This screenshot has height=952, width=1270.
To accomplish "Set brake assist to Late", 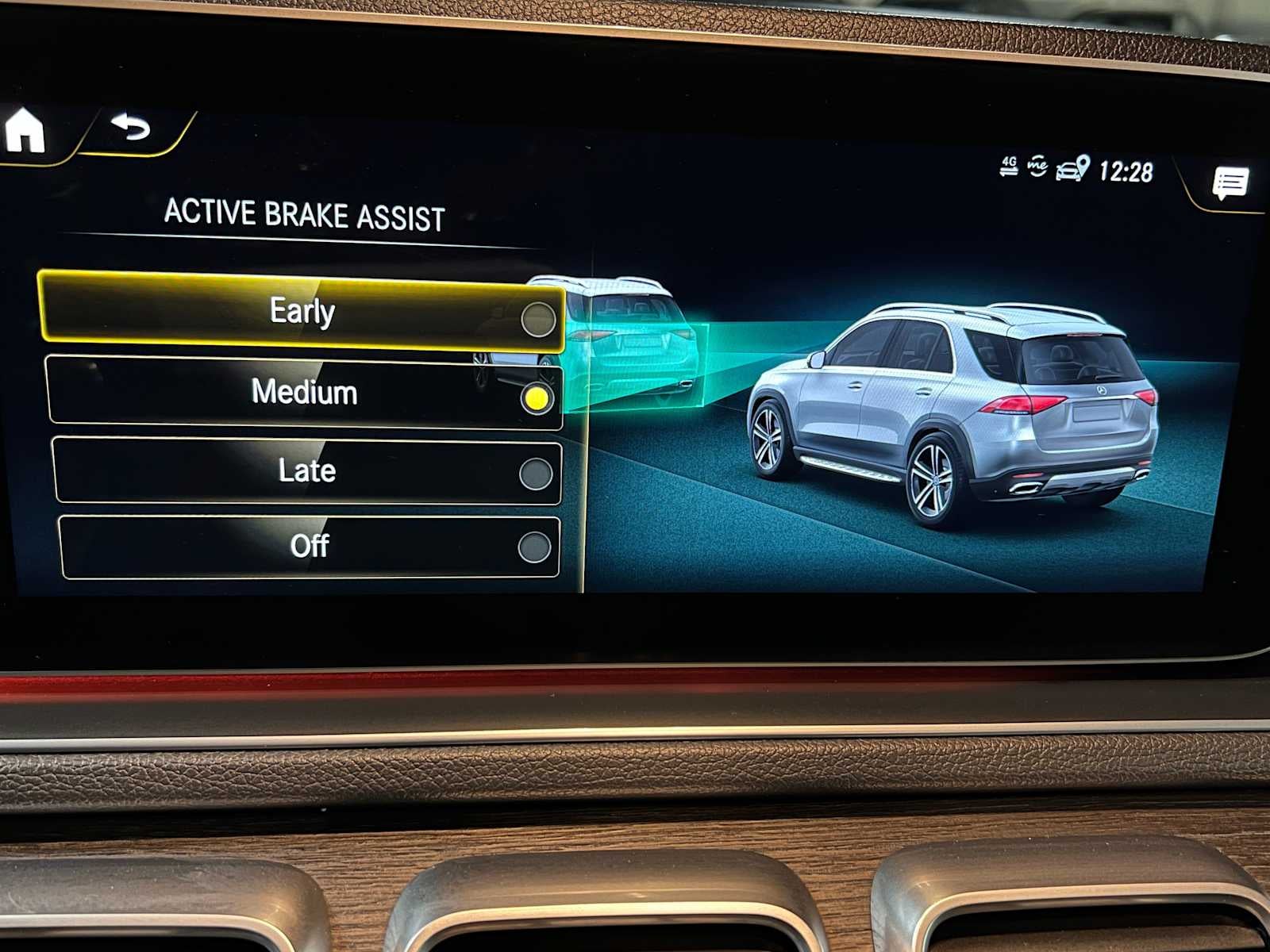I will click(x=307, y=471).
